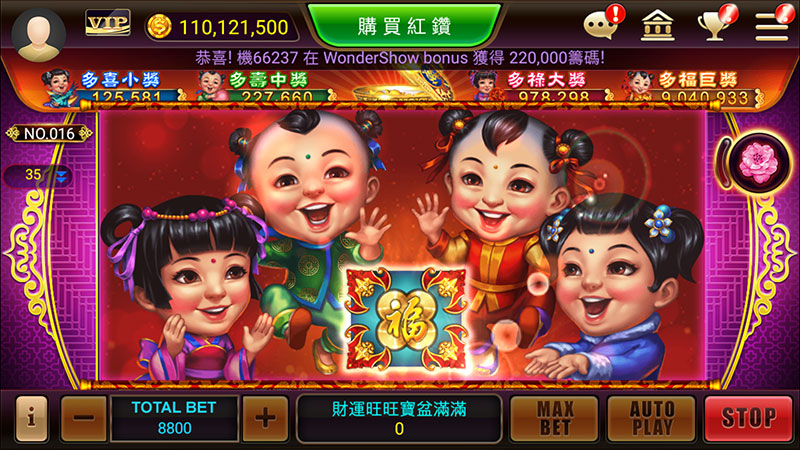Activate AUTO PLAY

pyautogui.click(x=651, y=417)
